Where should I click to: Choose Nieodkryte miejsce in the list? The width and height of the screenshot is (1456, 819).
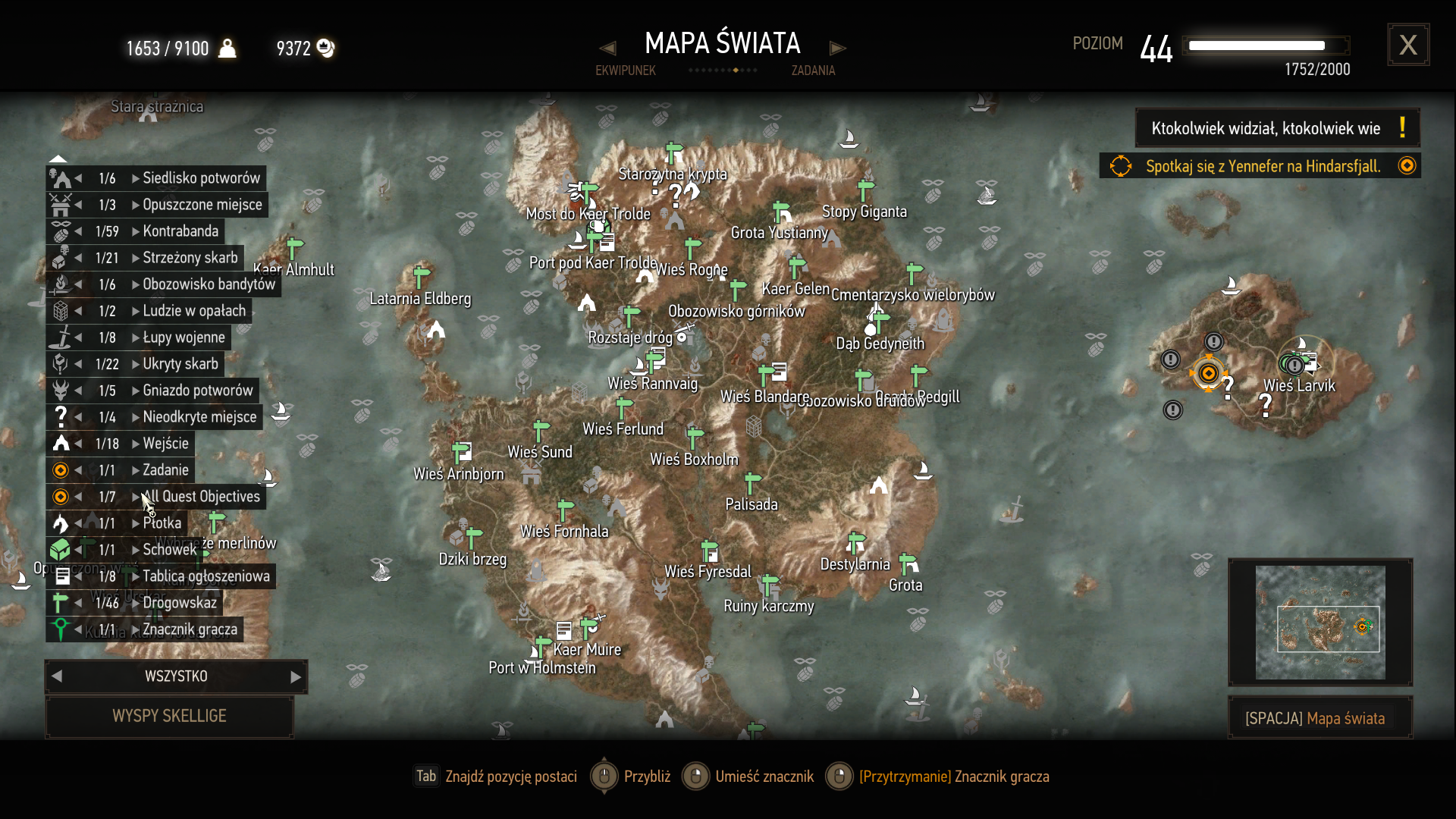tap(199, 417)
